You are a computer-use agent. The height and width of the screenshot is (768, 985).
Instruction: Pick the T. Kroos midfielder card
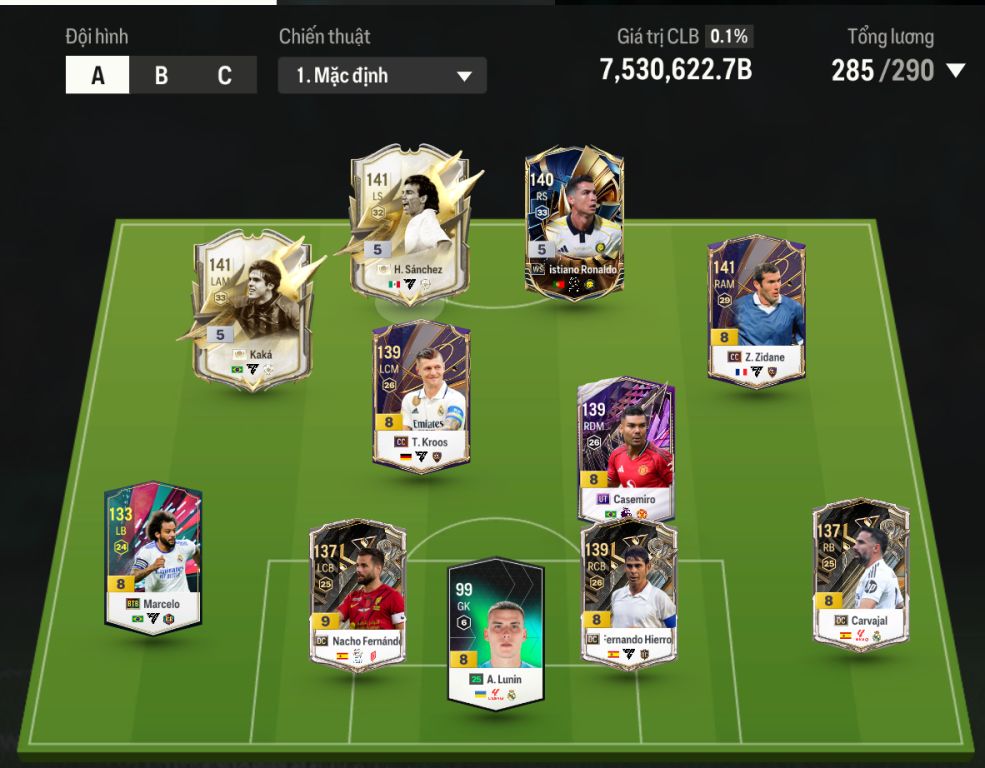(x=421, y=396)
